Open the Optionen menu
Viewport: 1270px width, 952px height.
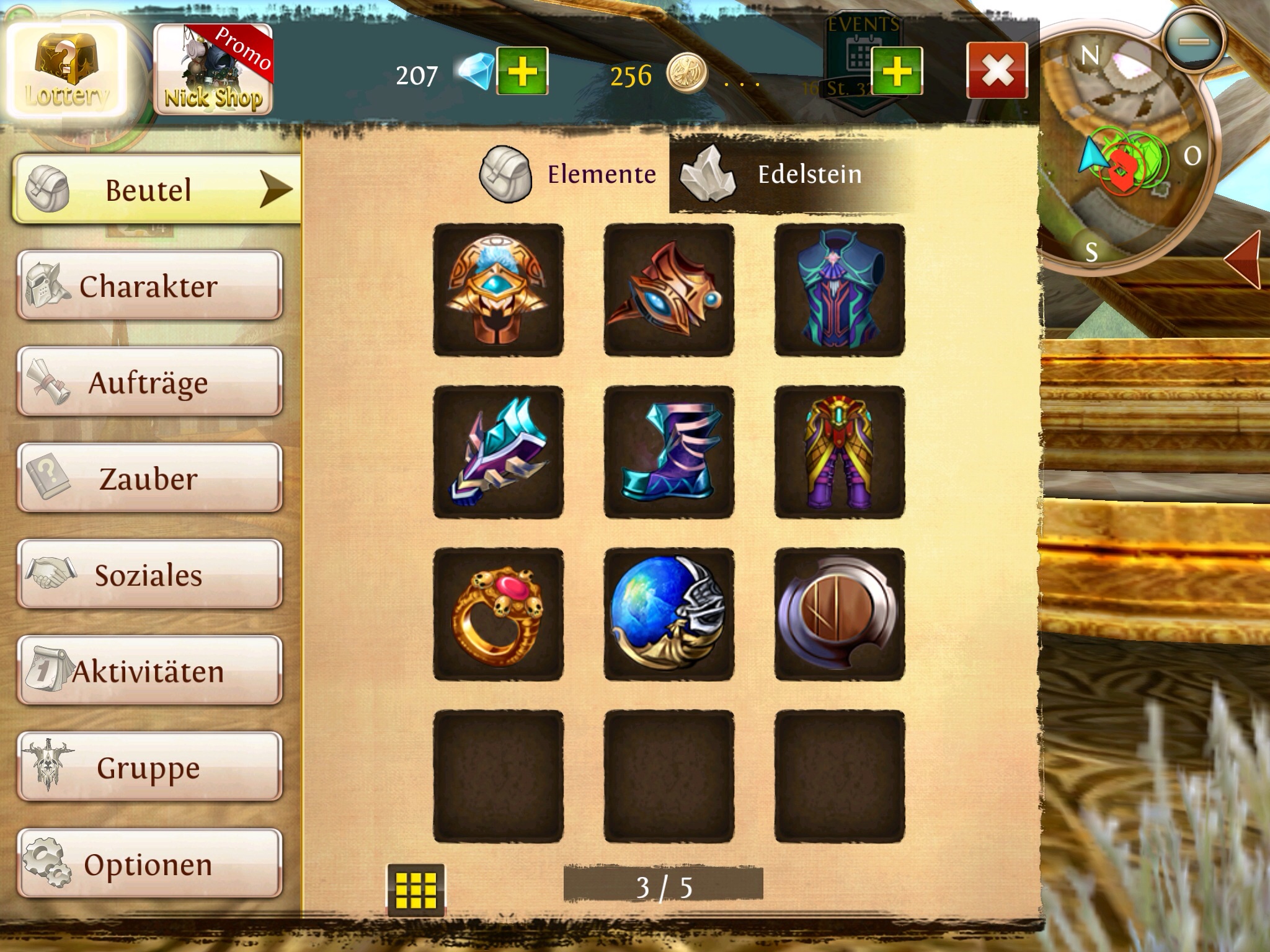coord(149,864)
